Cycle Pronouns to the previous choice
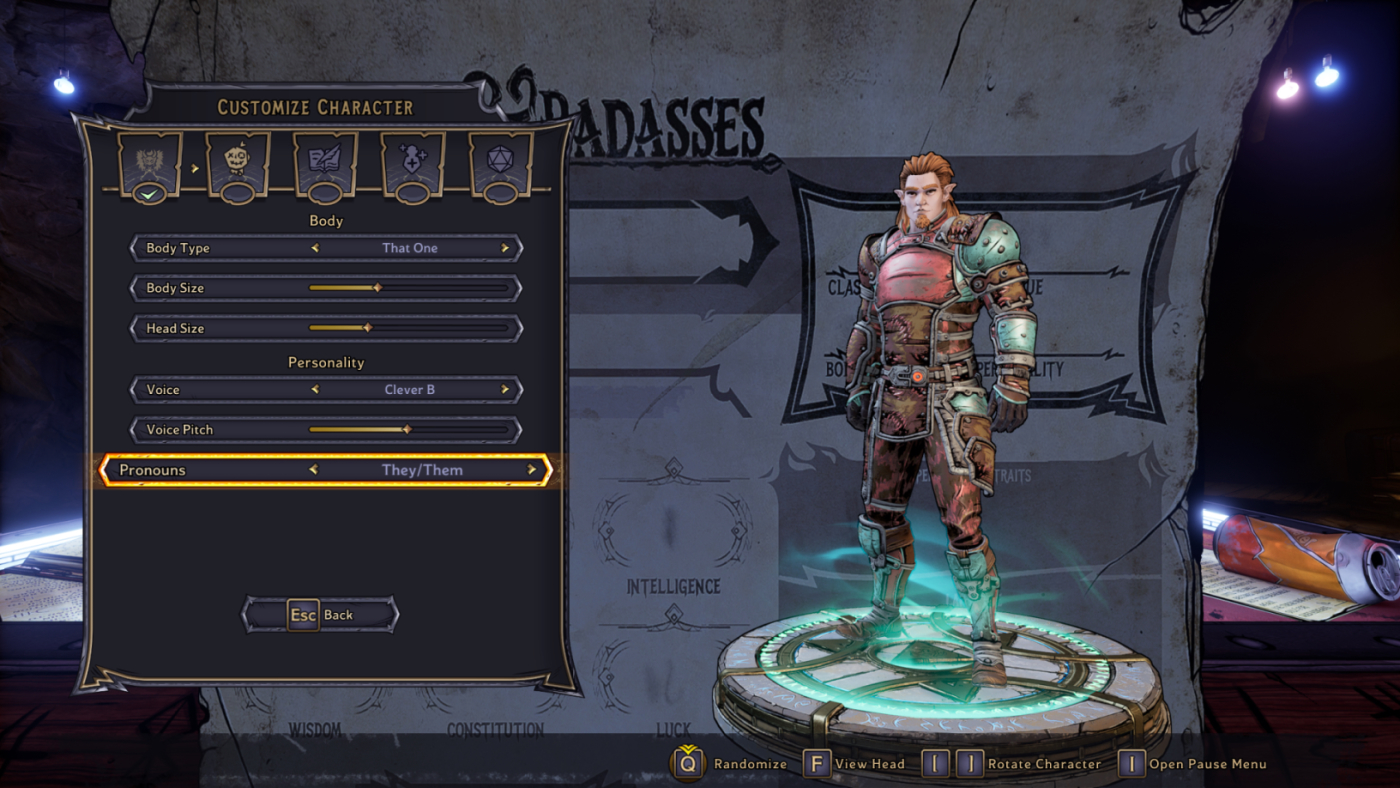The image size is (1400, 788). 313,470
